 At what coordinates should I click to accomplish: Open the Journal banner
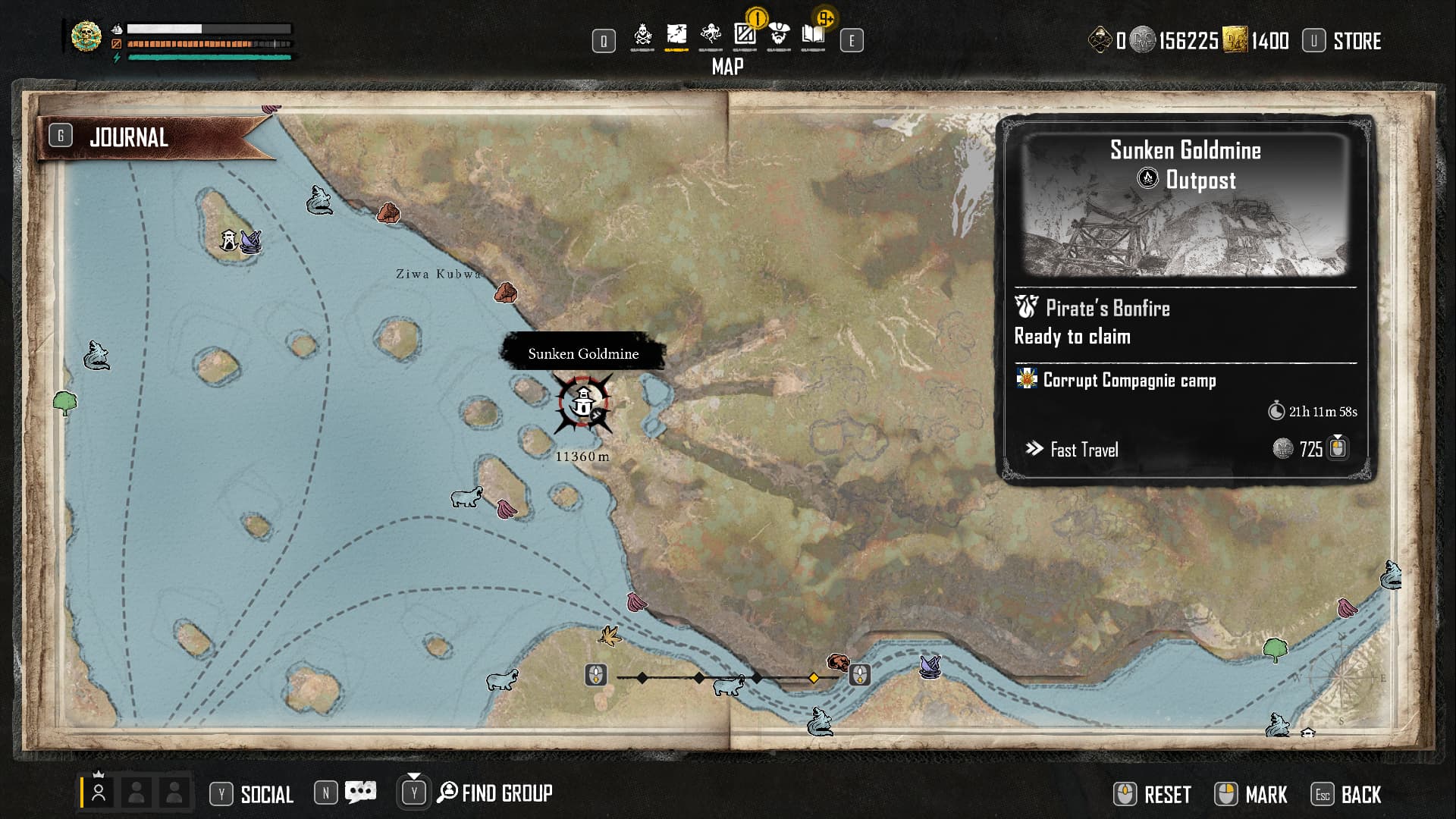[x=129, y=137]
